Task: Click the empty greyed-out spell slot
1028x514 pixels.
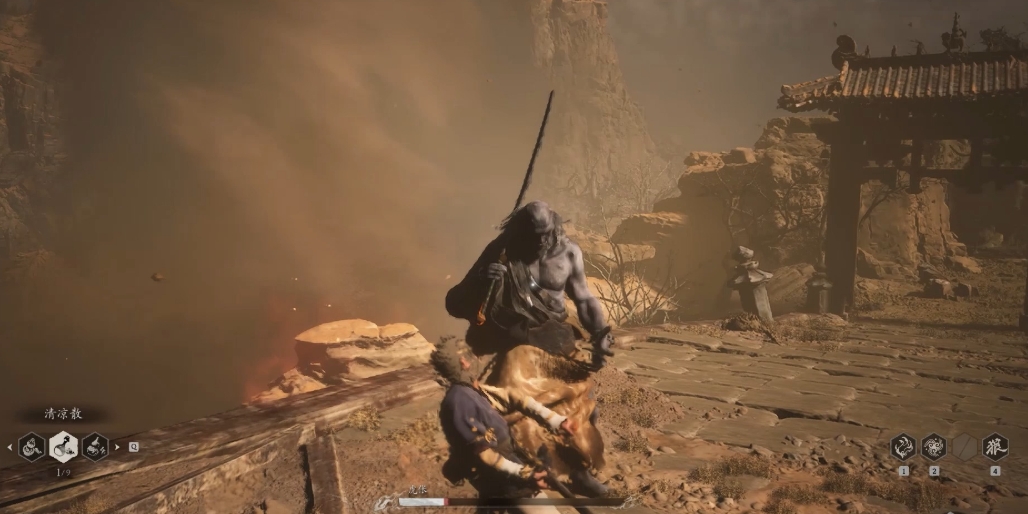Action: click(x=964, y=447)
